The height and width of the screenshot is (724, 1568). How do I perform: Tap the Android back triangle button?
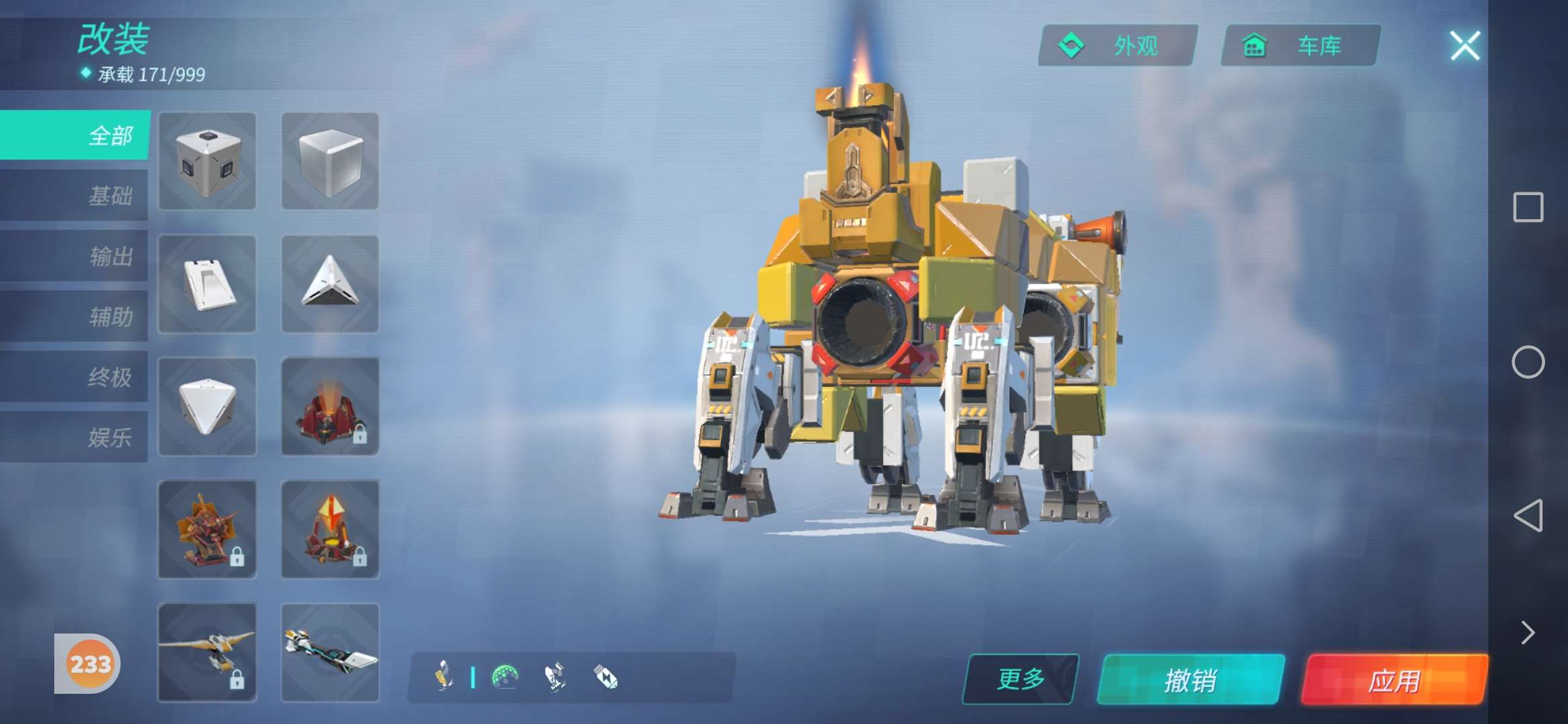1528,515
